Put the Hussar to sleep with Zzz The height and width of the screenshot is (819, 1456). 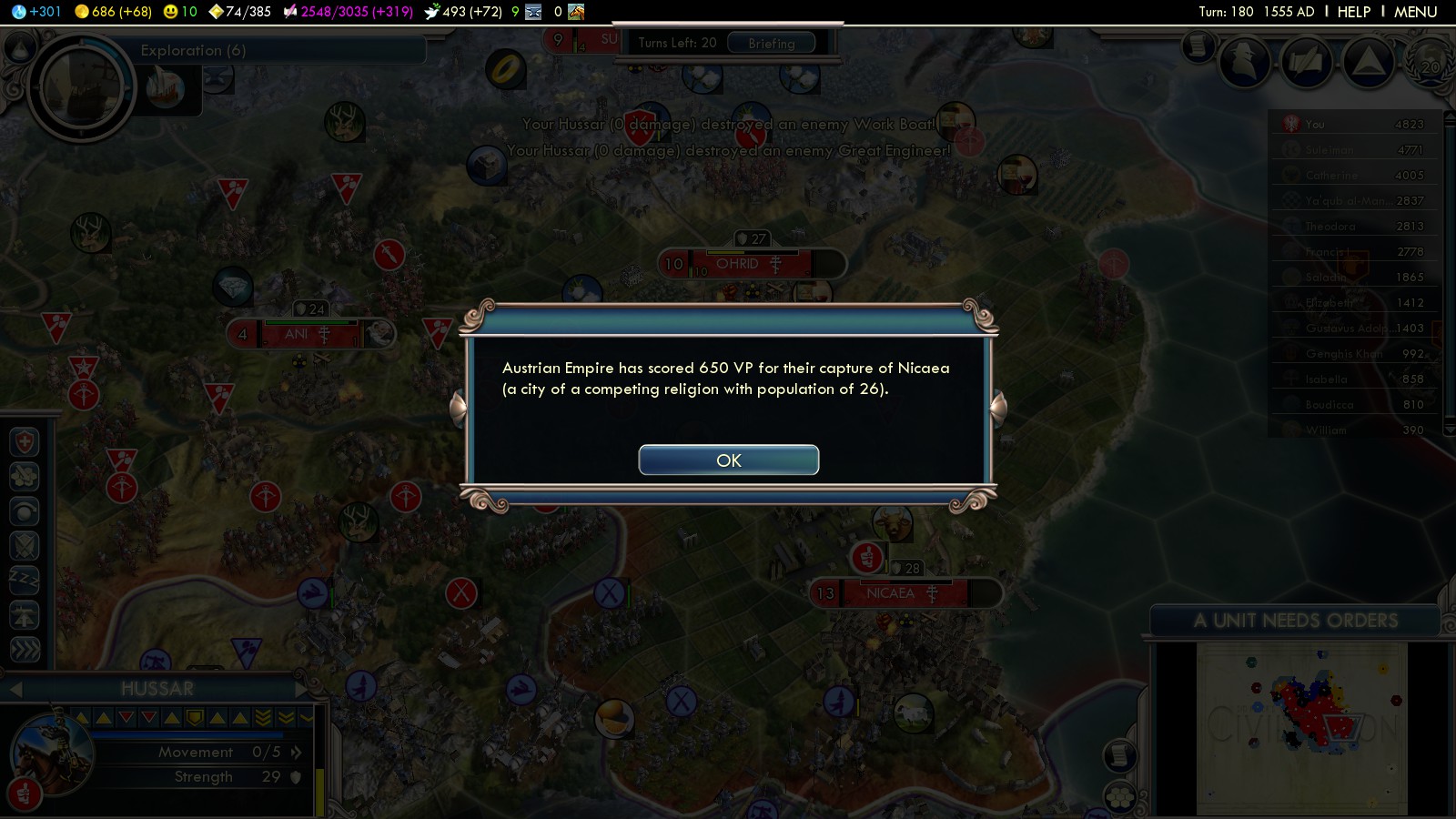pyautogui.click(x=25, y=579)
